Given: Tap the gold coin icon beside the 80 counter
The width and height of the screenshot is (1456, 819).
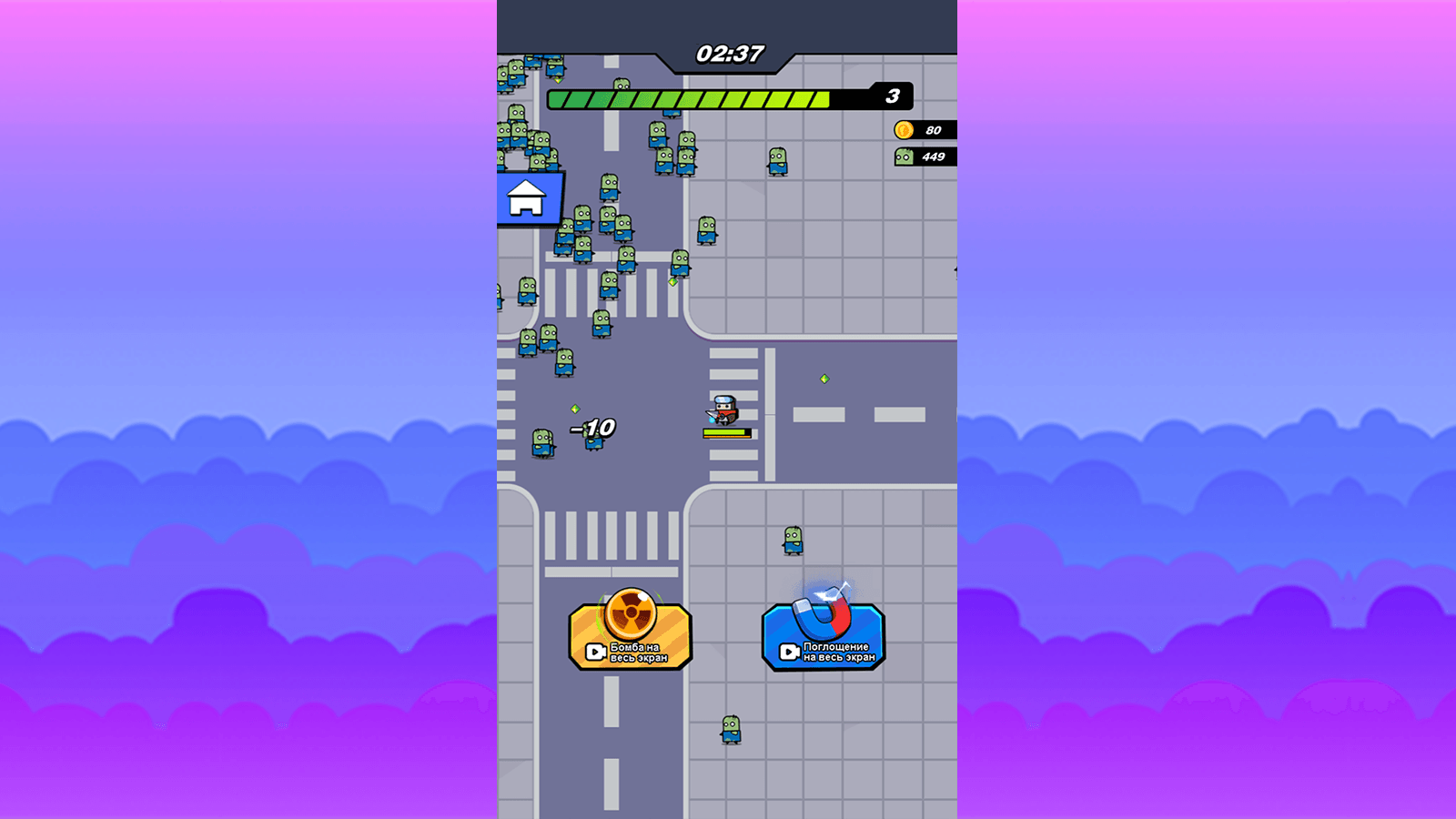Looking at the screenshot, I should (x=902, y=129).
